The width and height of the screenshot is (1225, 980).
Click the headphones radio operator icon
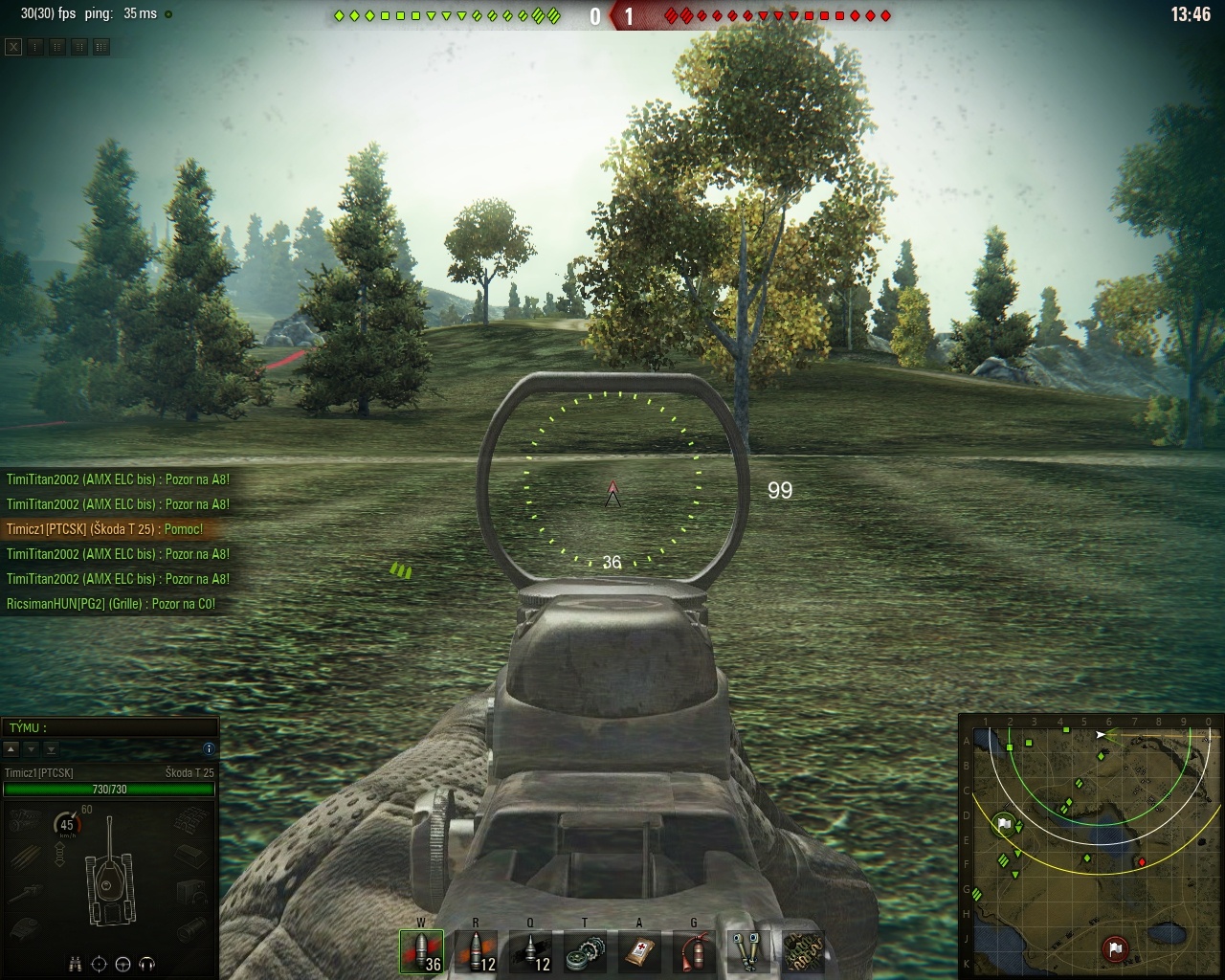[147, 963]
